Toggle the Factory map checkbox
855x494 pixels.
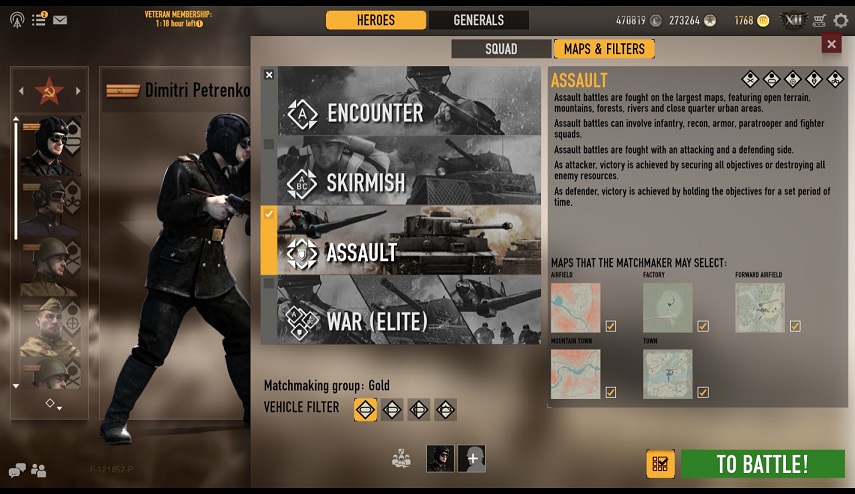coord(703,326)
